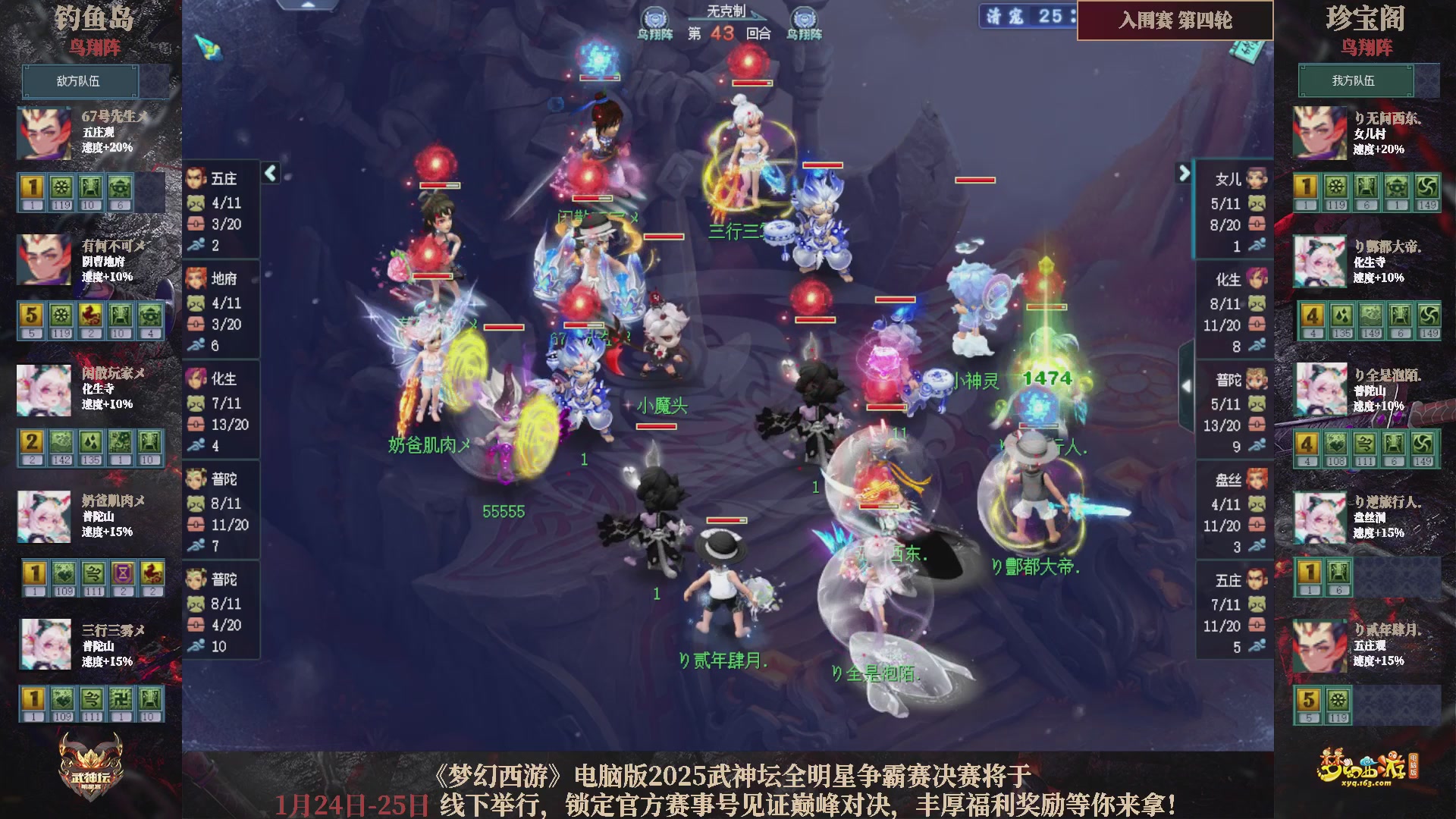1456x819 pixels.
Task: Collapse the 五庄 stat panel with the left arrow
Action: pyautogui.click(x=270, y=173)
